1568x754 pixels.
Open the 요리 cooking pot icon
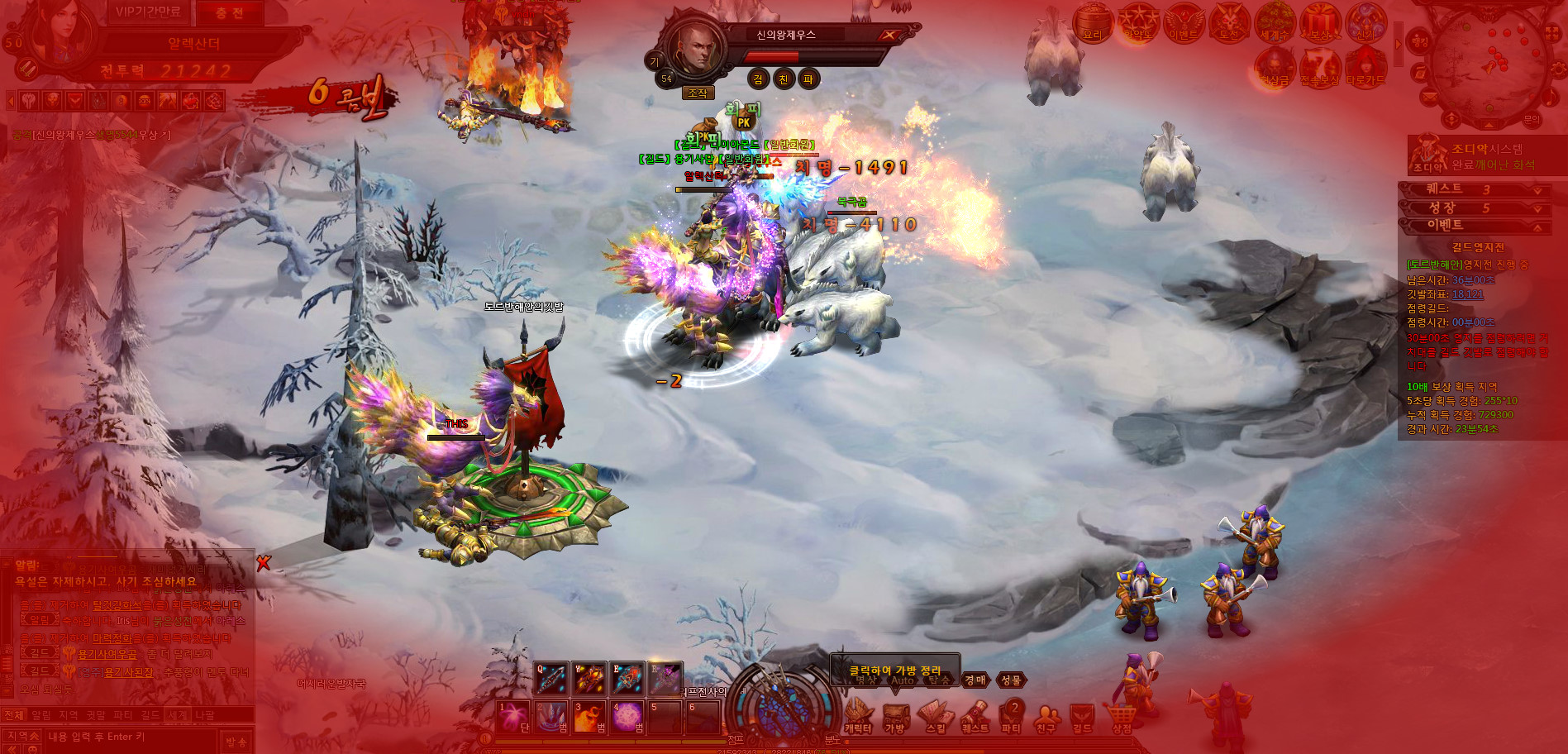(1093, 22)
